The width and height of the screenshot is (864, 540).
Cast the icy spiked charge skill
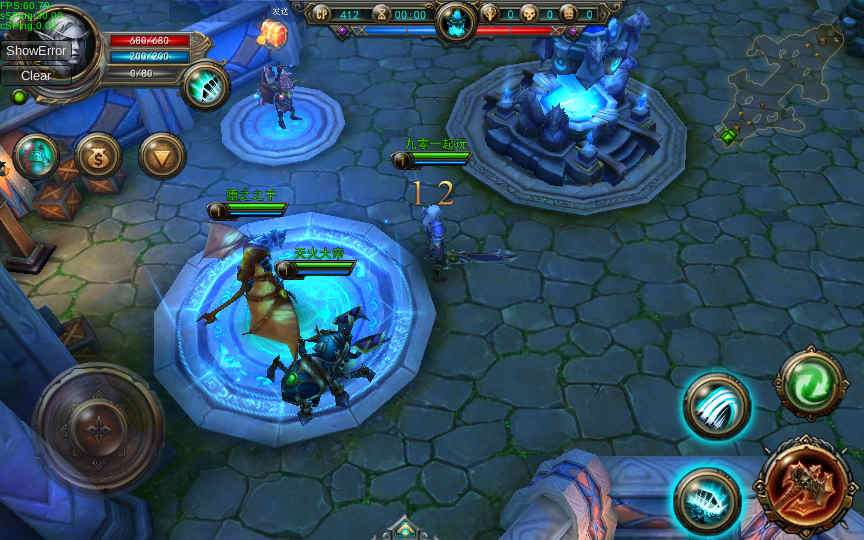706,500
